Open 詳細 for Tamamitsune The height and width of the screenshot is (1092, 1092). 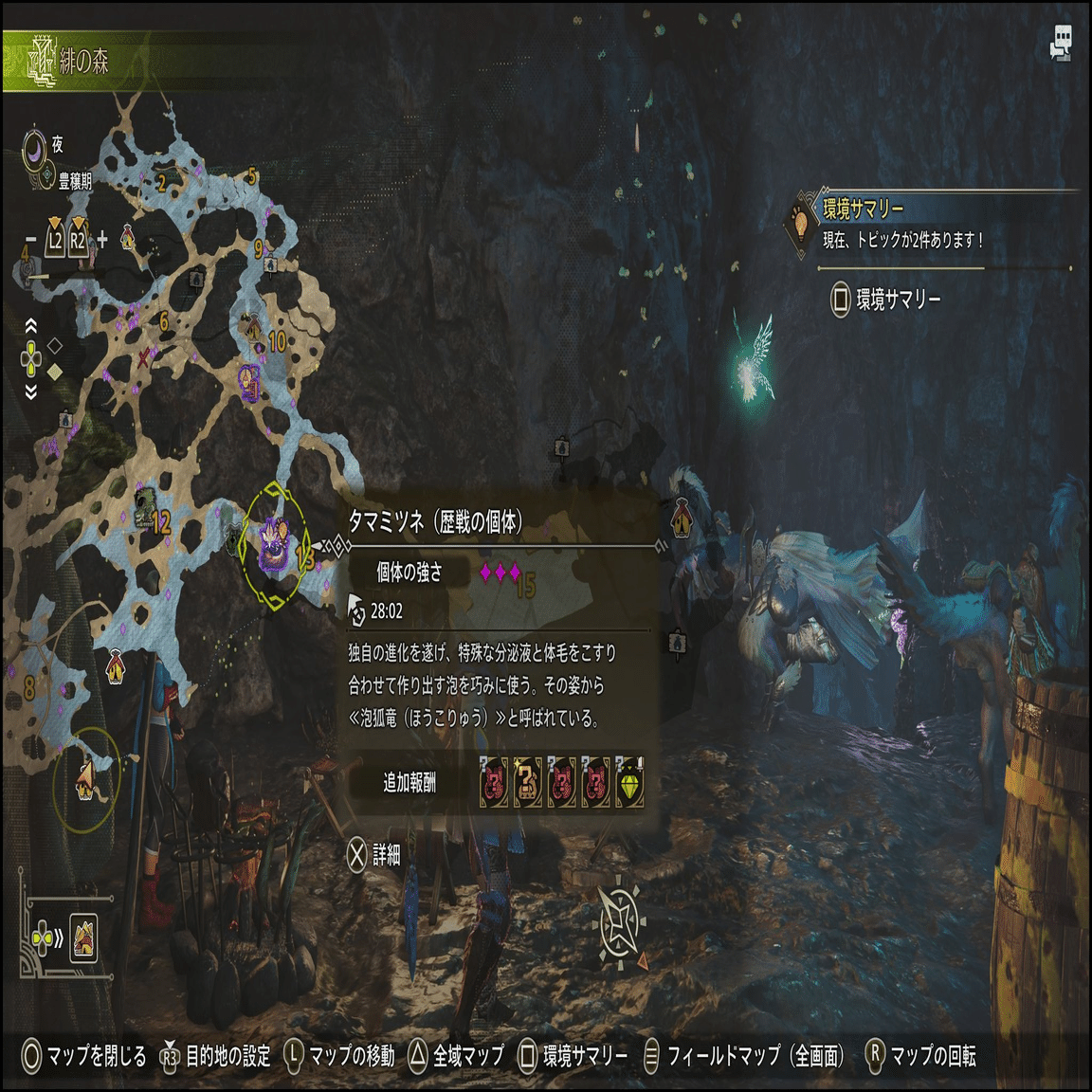(374, 855)
